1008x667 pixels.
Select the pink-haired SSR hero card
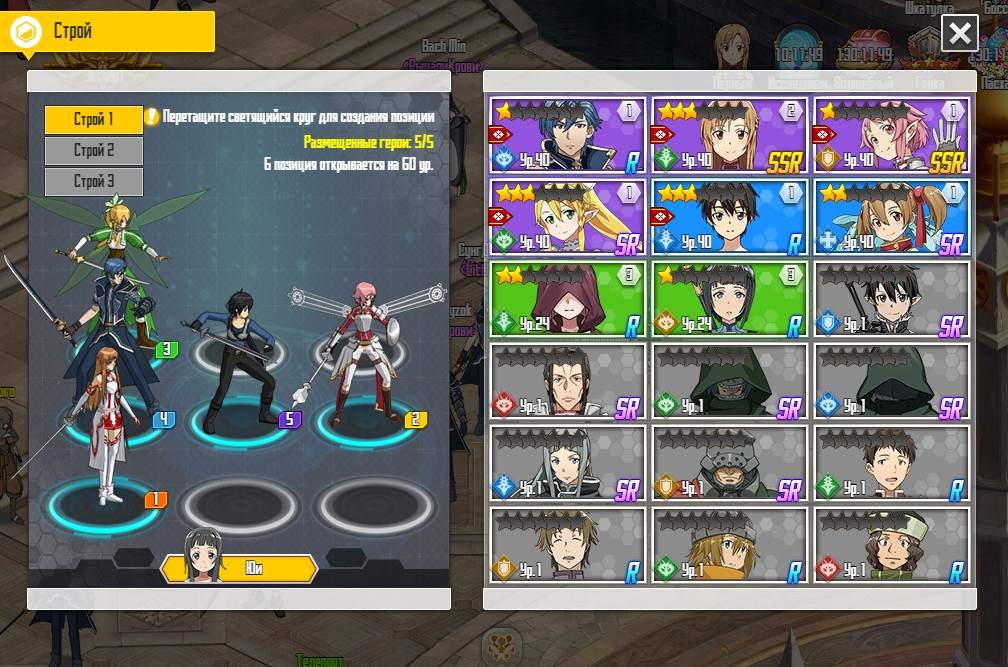pyautogui.click(x=892, y=136)
